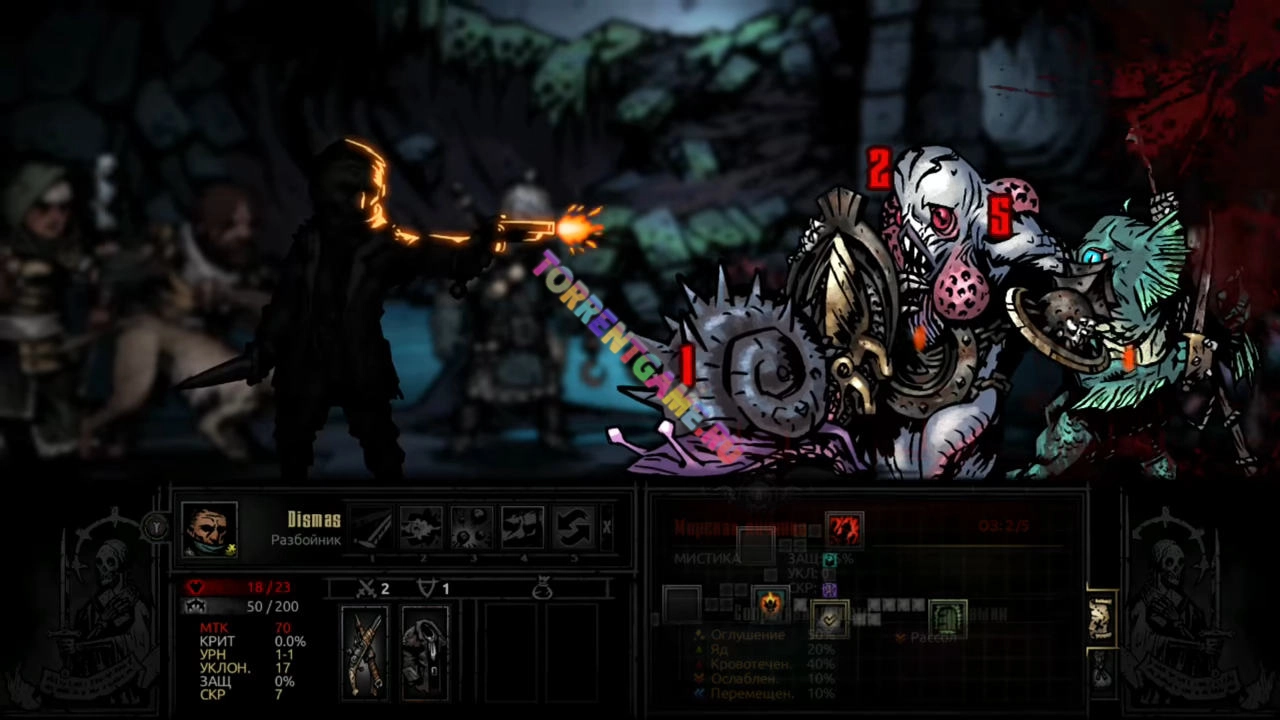Use the swap position arrows skill
Image resolution: width=1280 pixels, height=720 pixels.
coord(574,527)
